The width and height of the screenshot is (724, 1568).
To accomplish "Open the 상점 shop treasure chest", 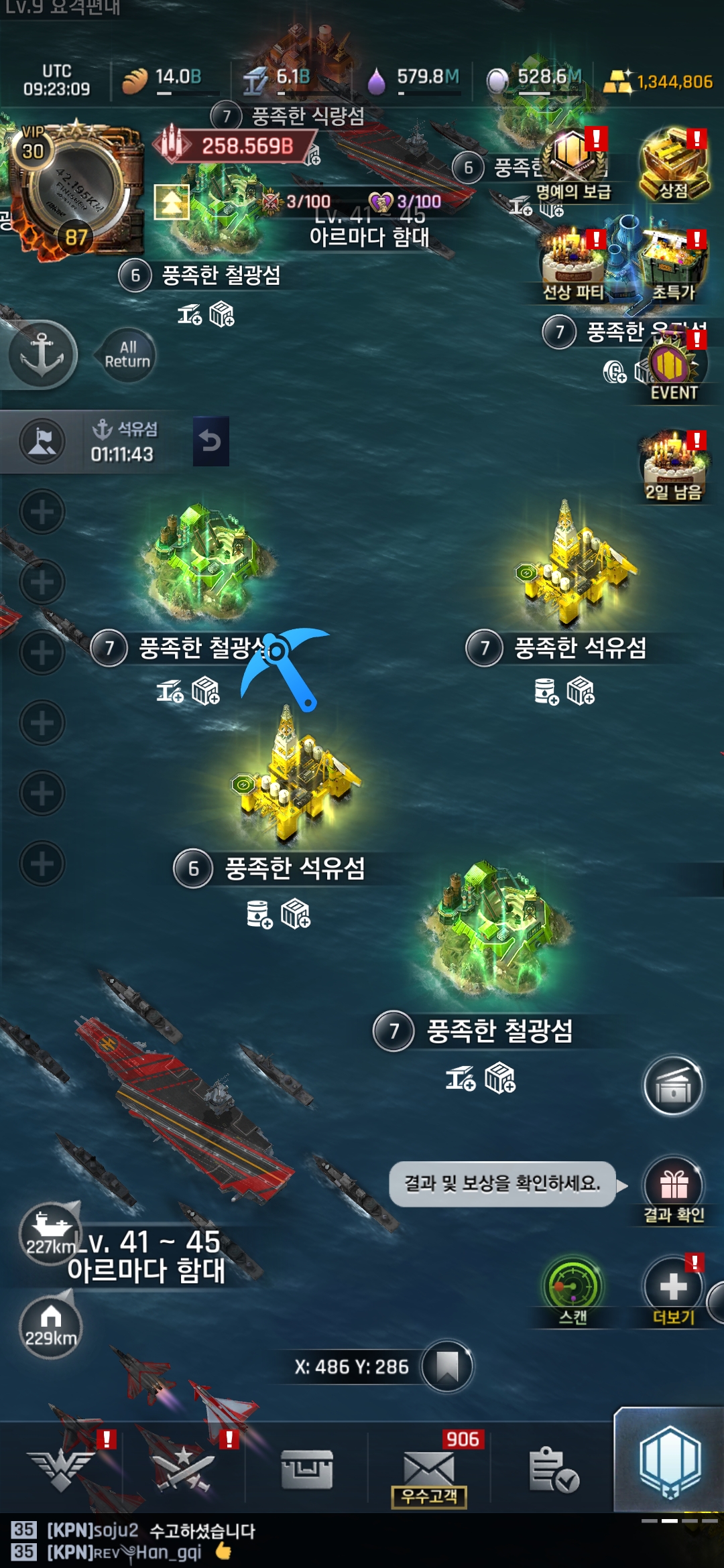I will pos(674,165).
